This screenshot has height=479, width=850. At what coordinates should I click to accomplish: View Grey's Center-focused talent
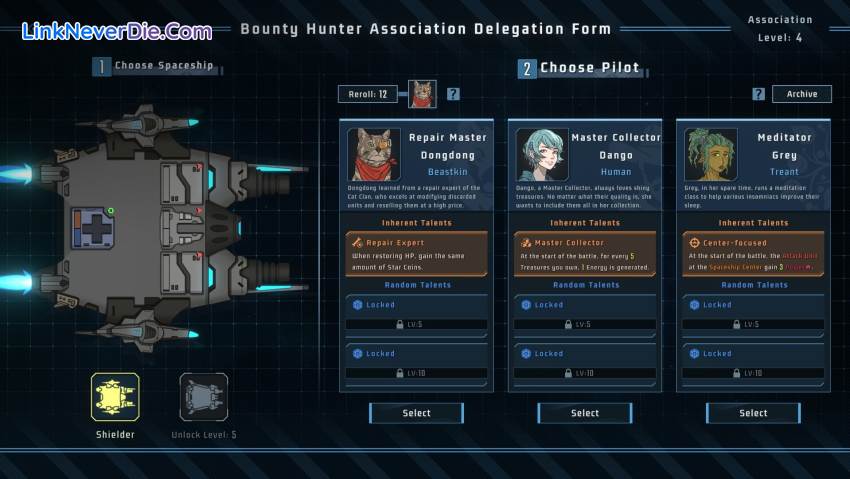[754, 253]
